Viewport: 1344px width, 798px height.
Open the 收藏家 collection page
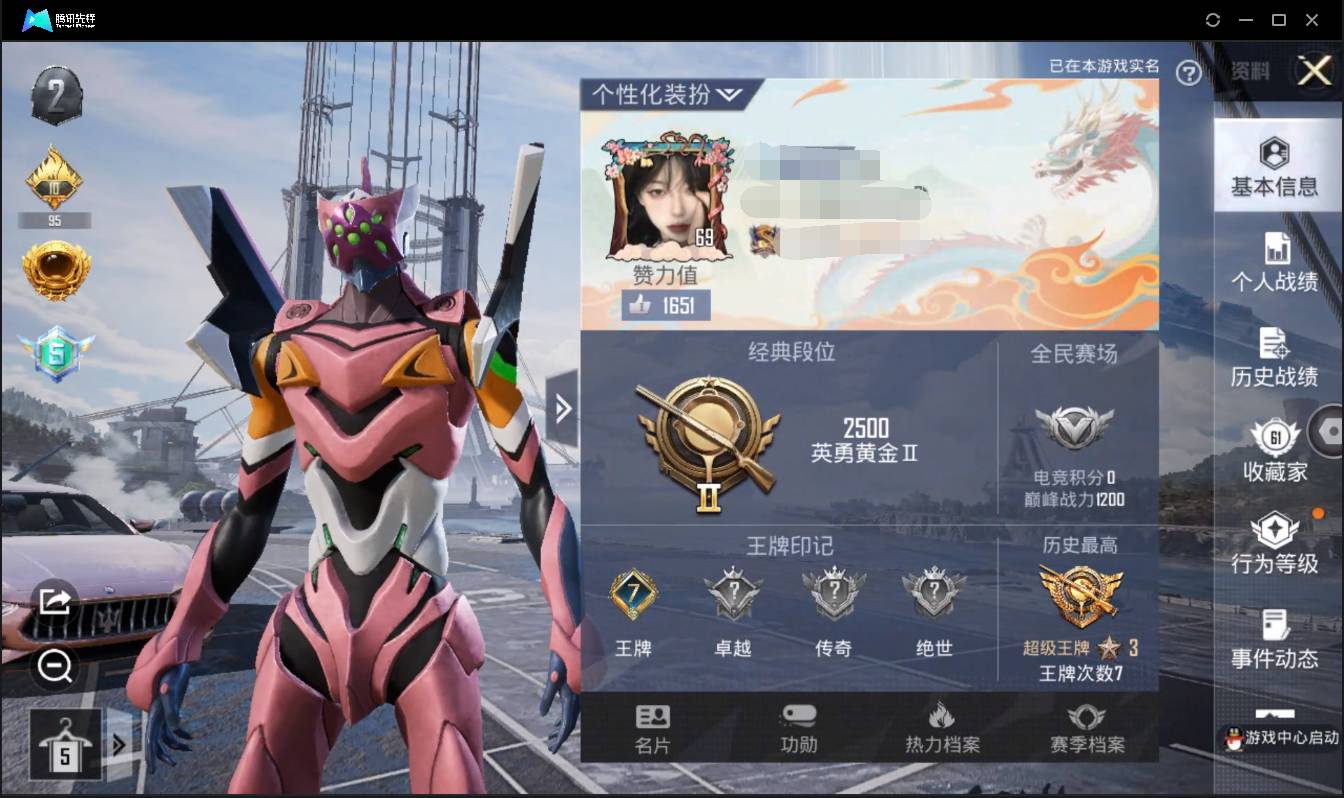[x=1276, y=450]
